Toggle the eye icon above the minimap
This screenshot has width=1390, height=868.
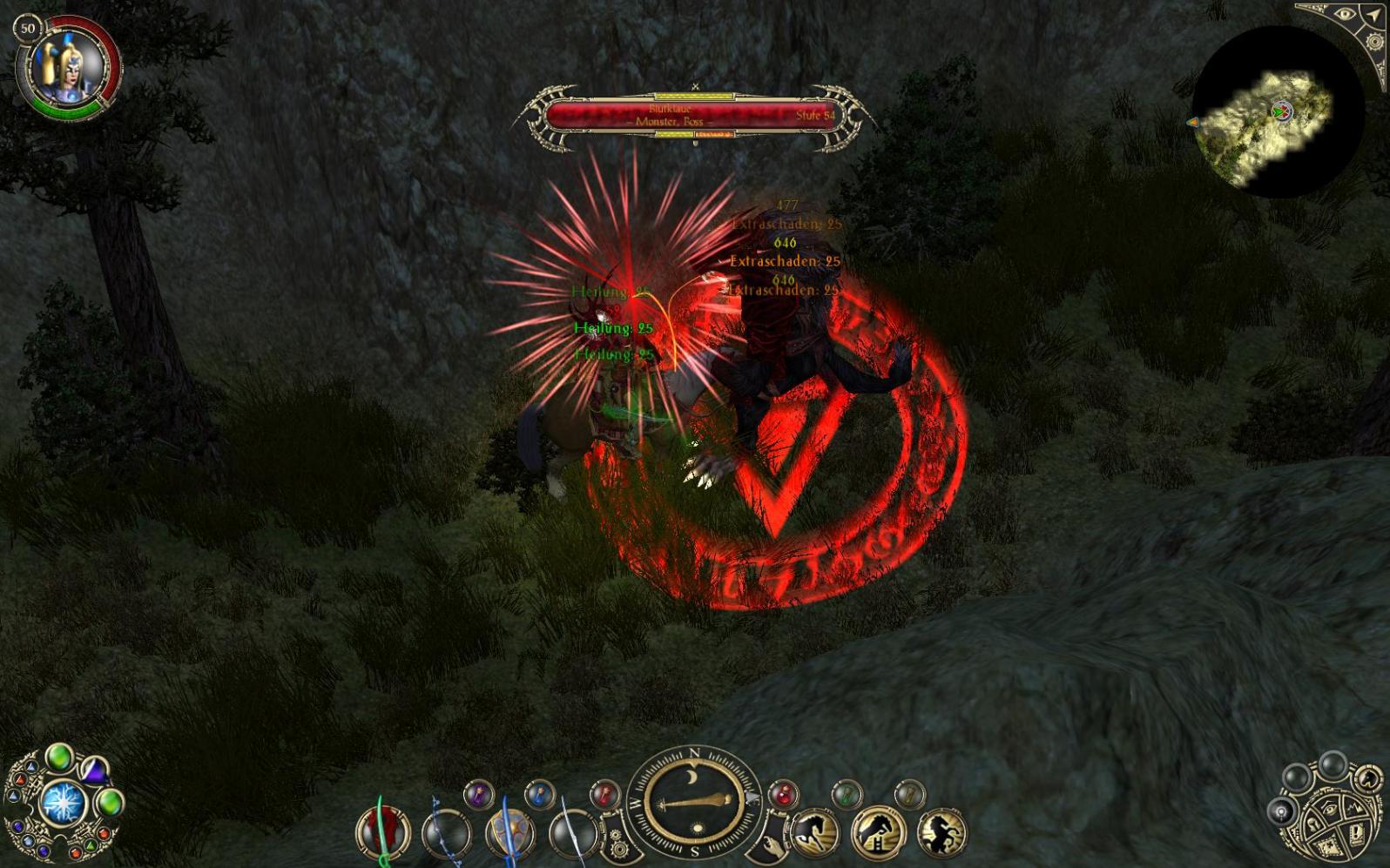coord(1345,15)
